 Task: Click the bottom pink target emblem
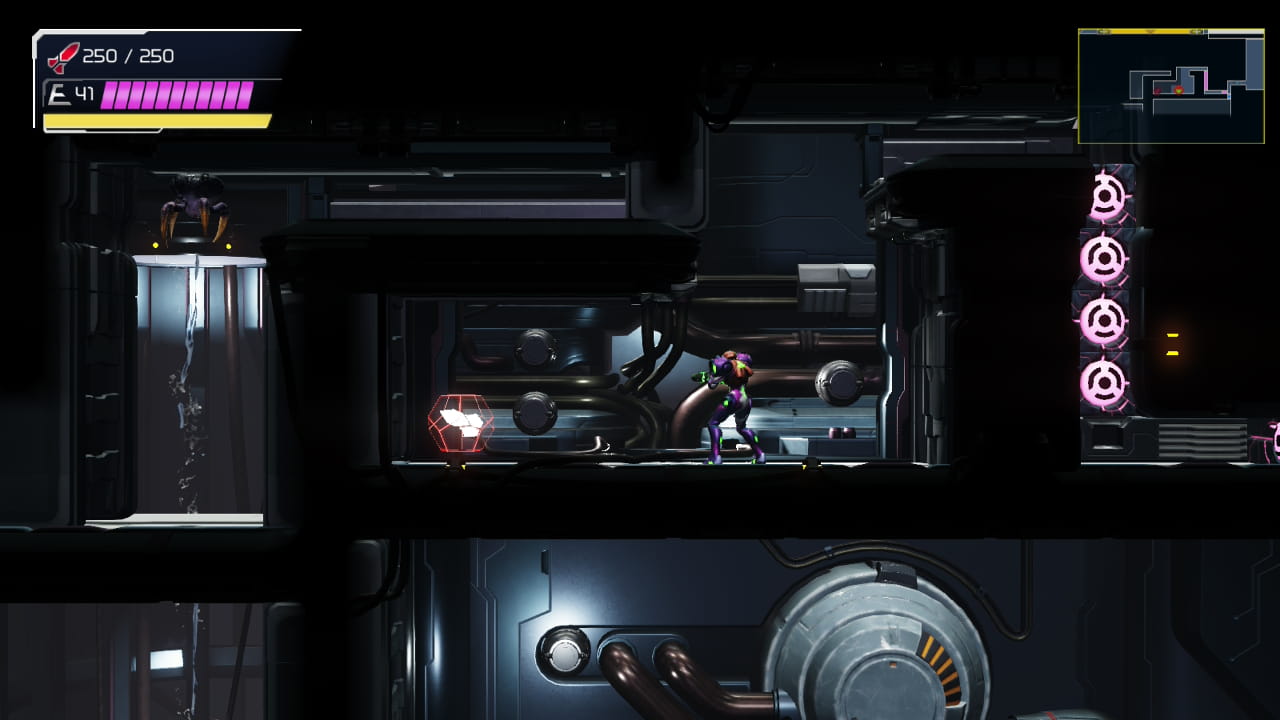tap(1105, 383)
